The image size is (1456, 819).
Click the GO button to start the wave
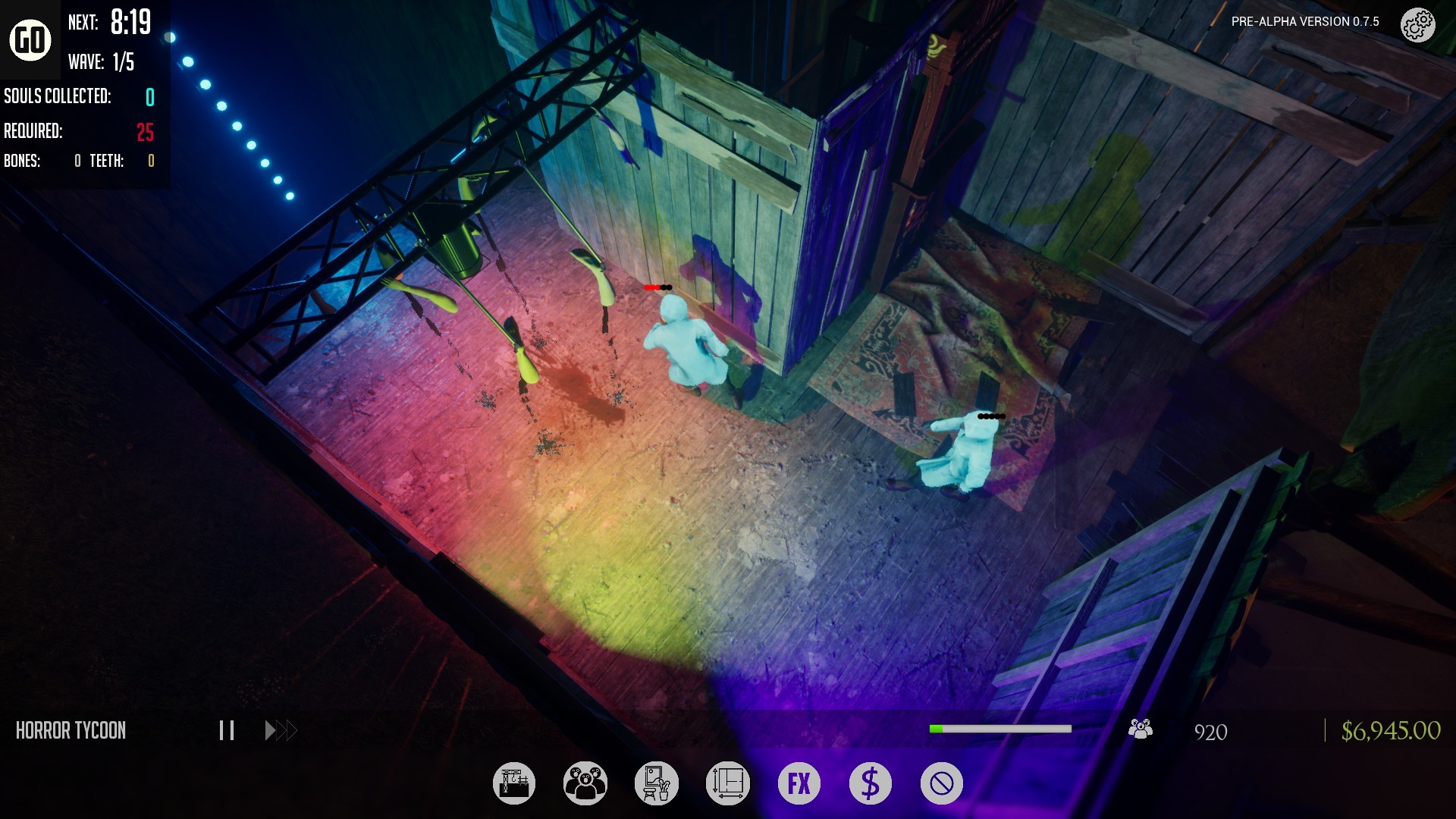click(x=30, y=39)
